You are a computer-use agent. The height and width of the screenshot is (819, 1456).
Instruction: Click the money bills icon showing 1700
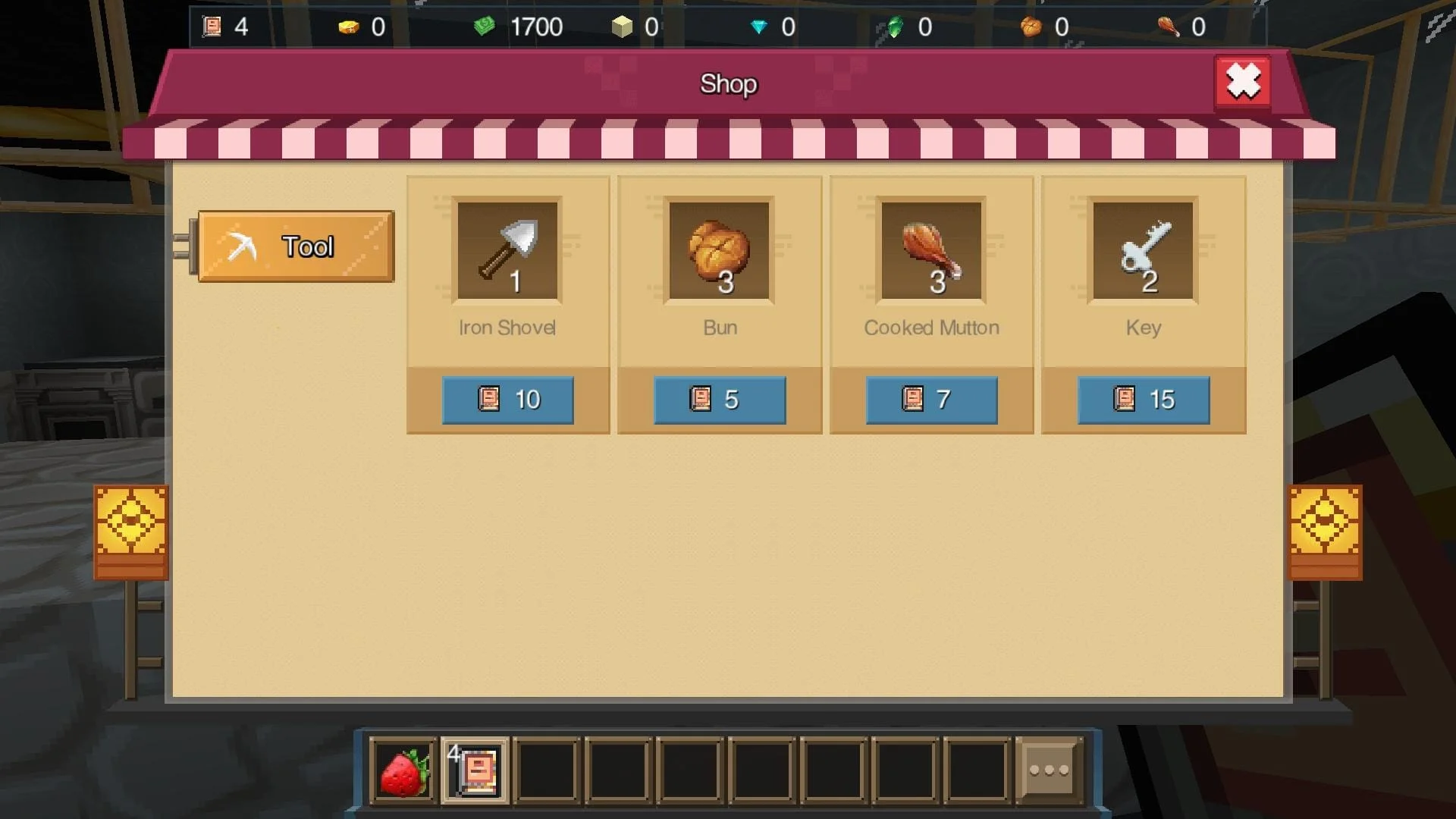click(483, 27)
